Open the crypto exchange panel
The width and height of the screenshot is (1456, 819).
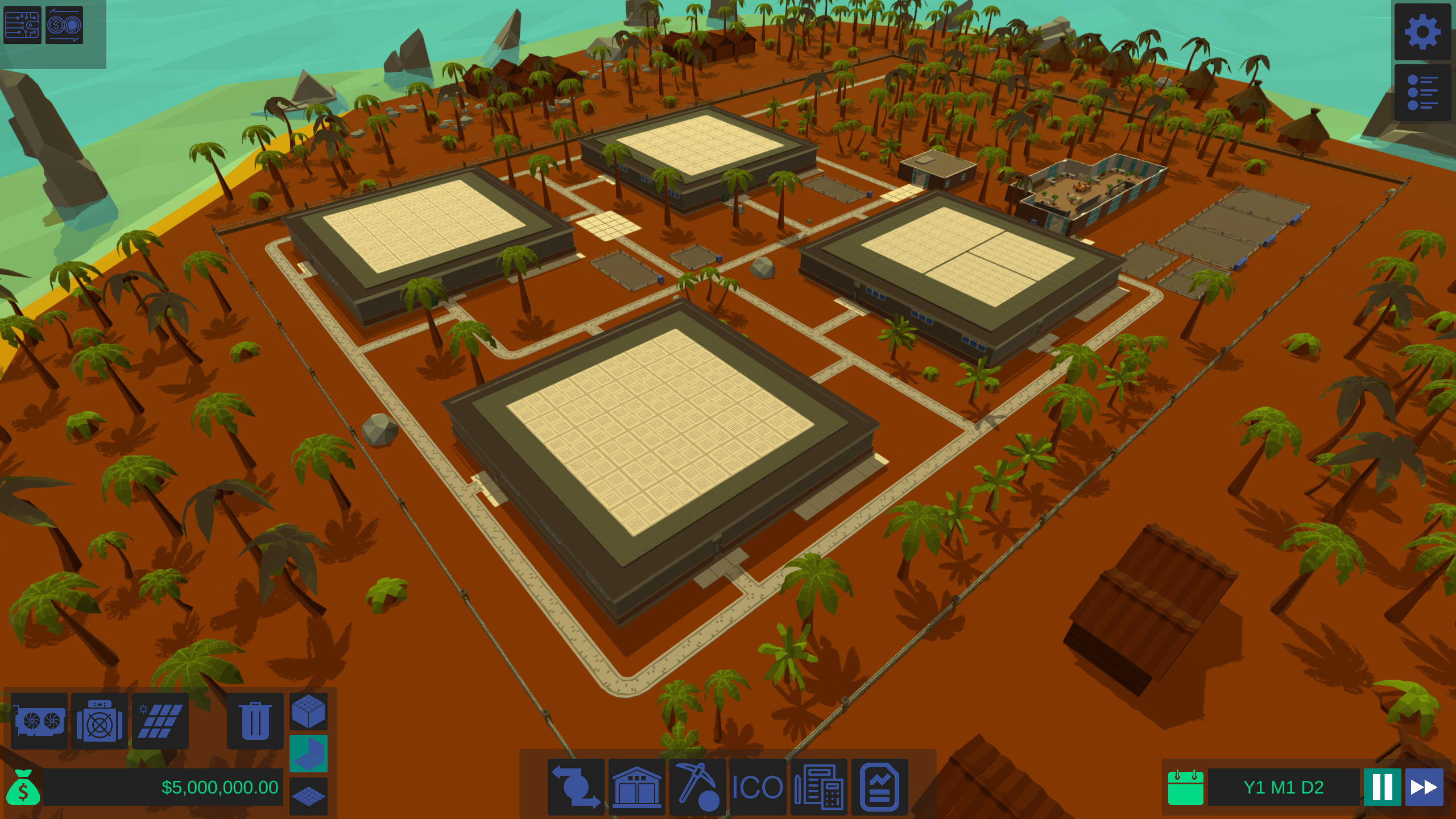(576, 788)
